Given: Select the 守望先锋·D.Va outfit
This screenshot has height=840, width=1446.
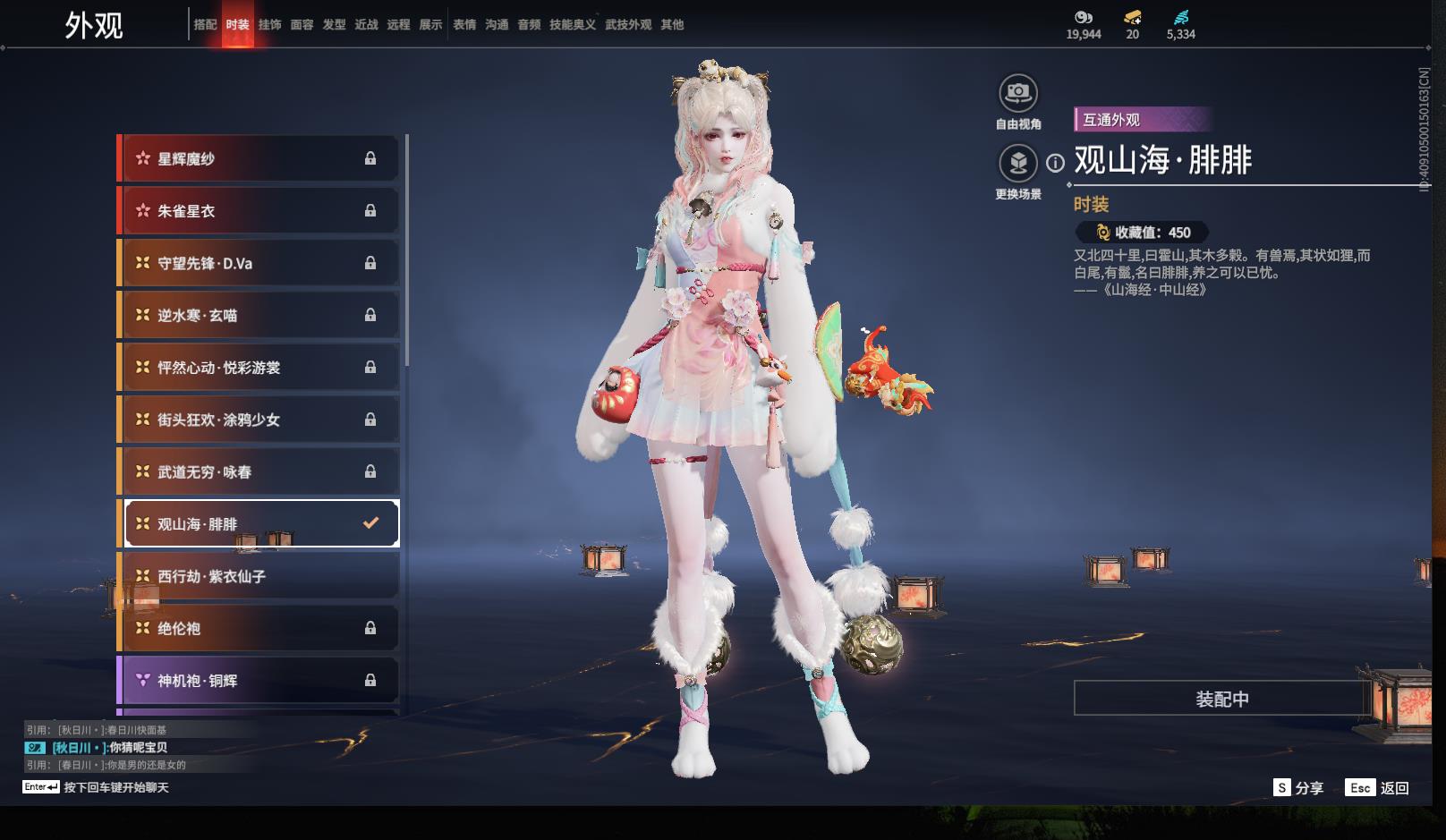Looking at the screenshot, I should pos(259,263).
